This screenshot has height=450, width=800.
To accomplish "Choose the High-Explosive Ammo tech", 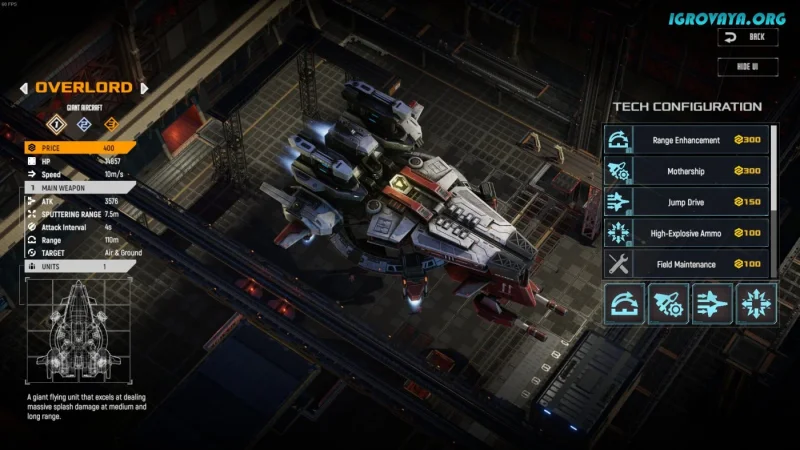I will pos(687,233).
